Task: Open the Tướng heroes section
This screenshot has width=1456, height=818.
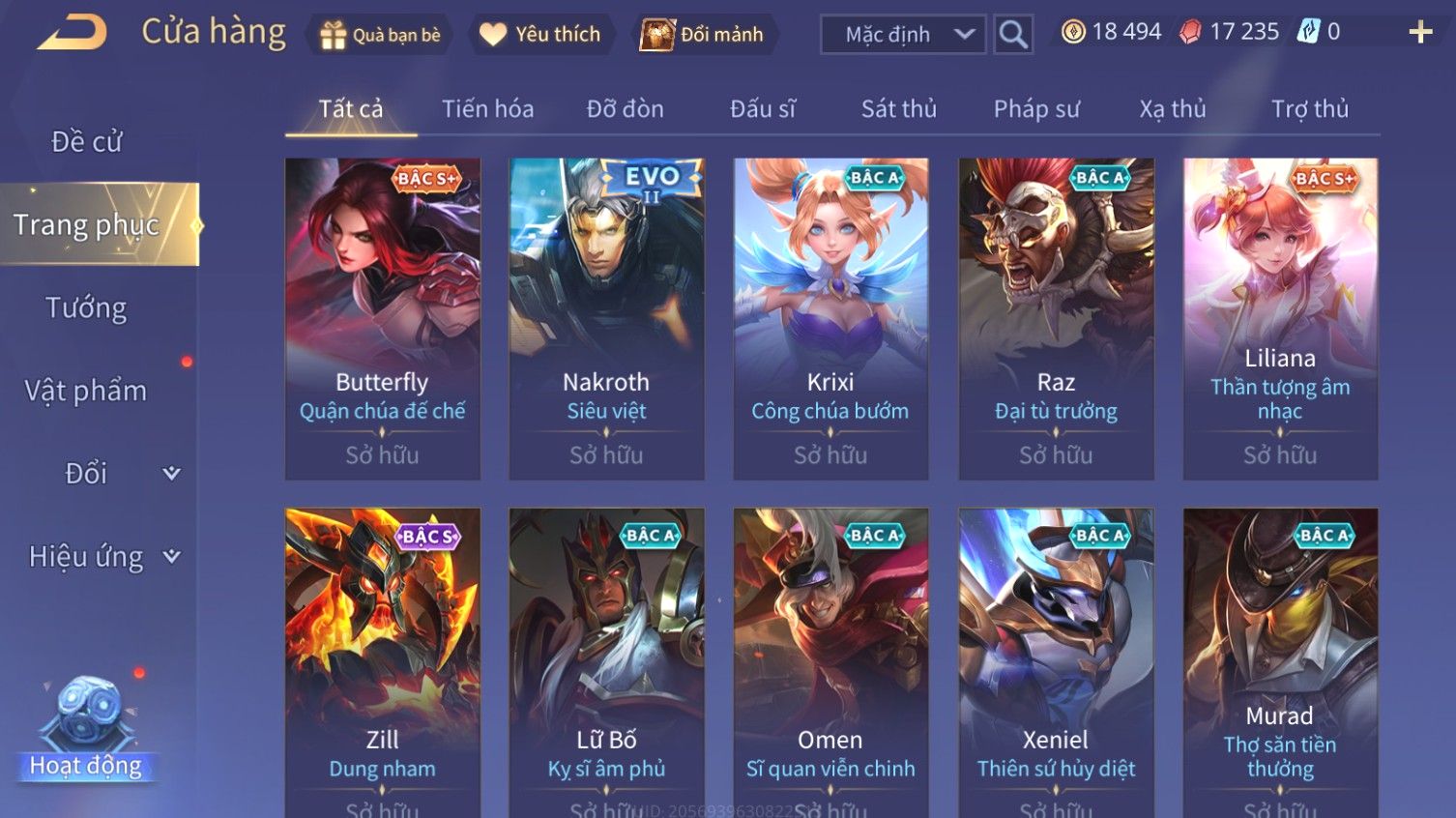Action: [x=86, y=308]
